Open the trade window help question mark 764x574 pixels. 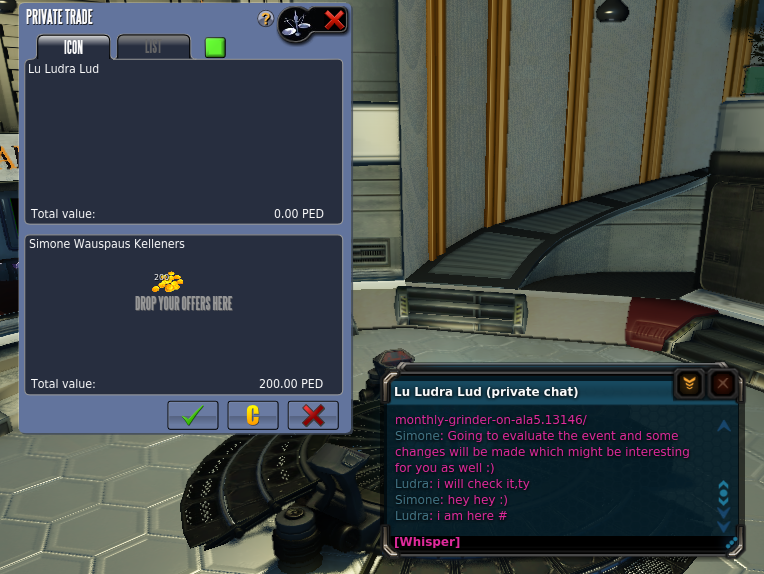point(265,19)
